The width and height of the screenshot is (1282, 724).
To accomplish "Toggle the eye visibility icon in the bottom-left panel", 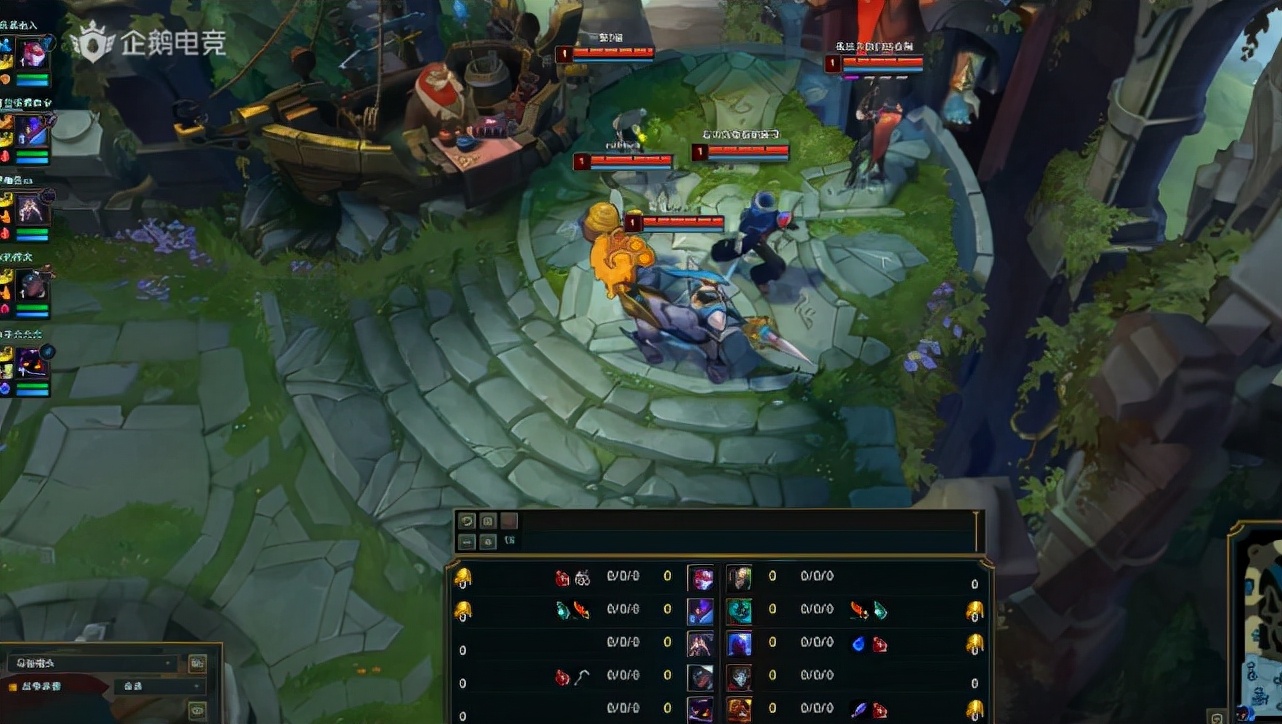I will (x=197, y=710).
